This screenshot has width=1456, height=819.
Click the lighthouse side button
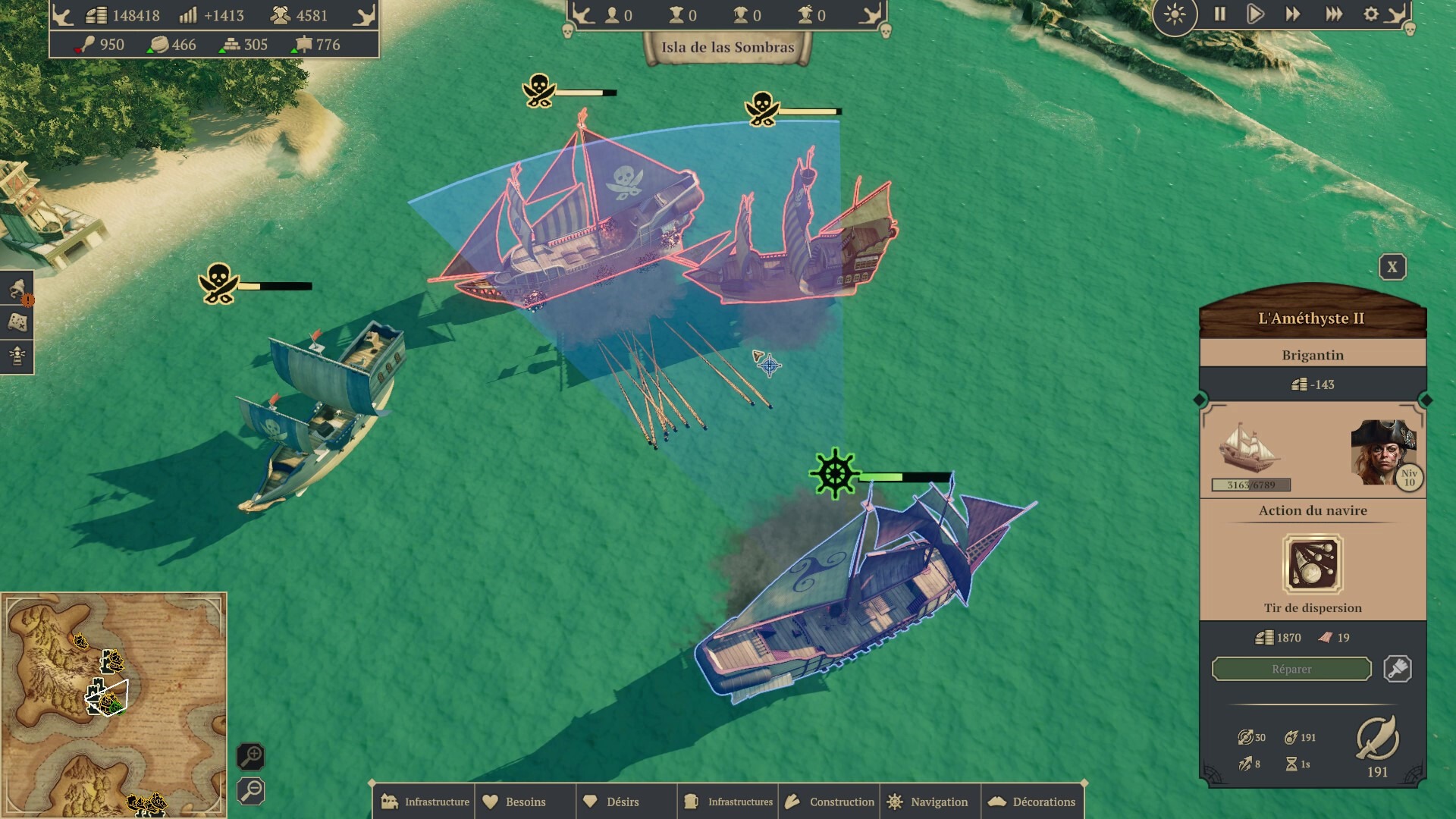tap(17, 355)
